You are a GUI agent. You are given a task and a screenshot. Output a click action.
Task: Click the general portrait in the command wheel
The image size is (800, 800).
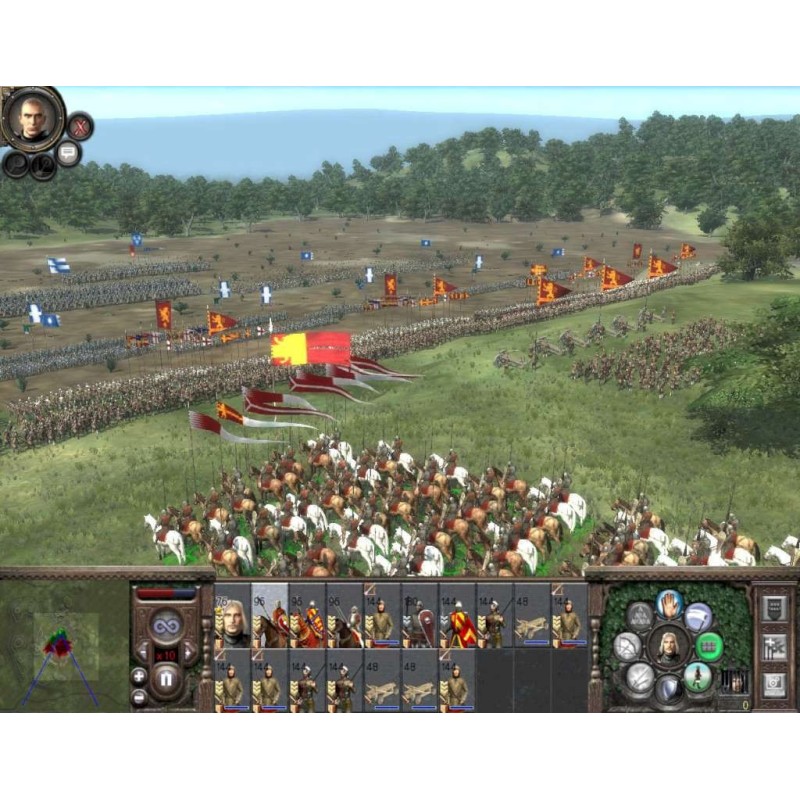pos(668,646)
